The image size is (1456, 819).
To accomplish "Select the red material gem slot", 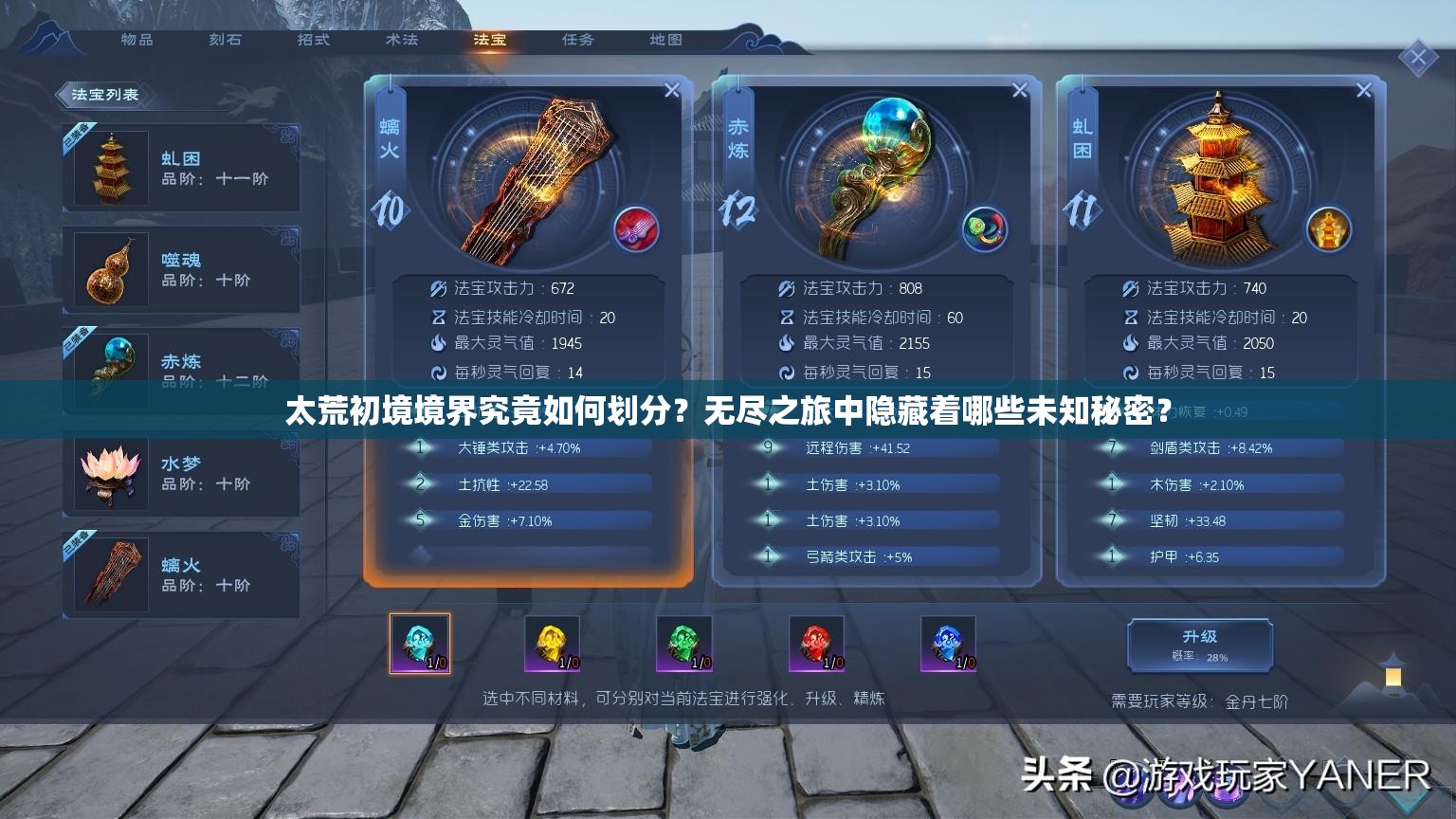I will click(816, 644).
